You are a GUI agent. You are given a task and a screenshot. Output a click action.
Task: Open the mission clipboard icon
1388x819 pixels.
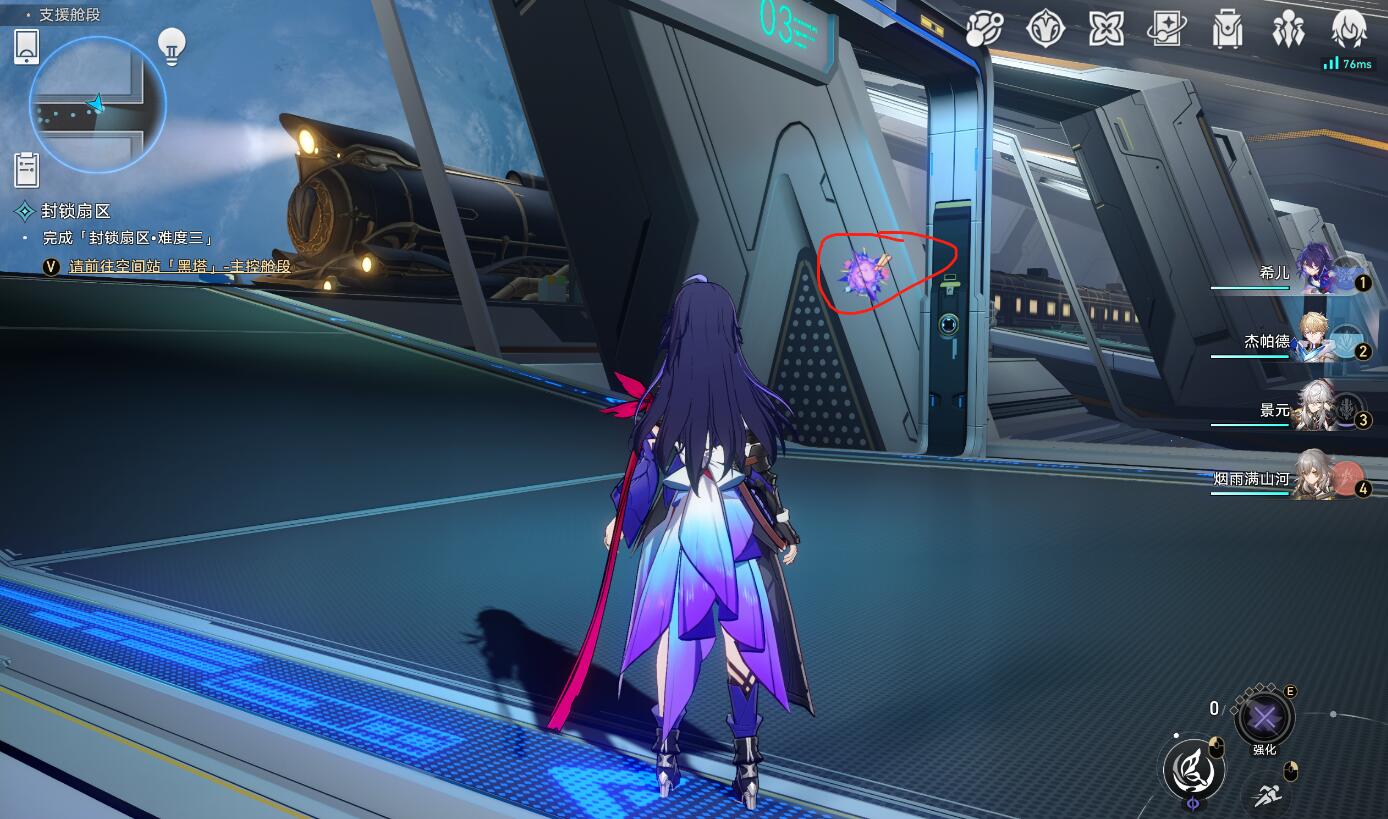click(27, 170)
